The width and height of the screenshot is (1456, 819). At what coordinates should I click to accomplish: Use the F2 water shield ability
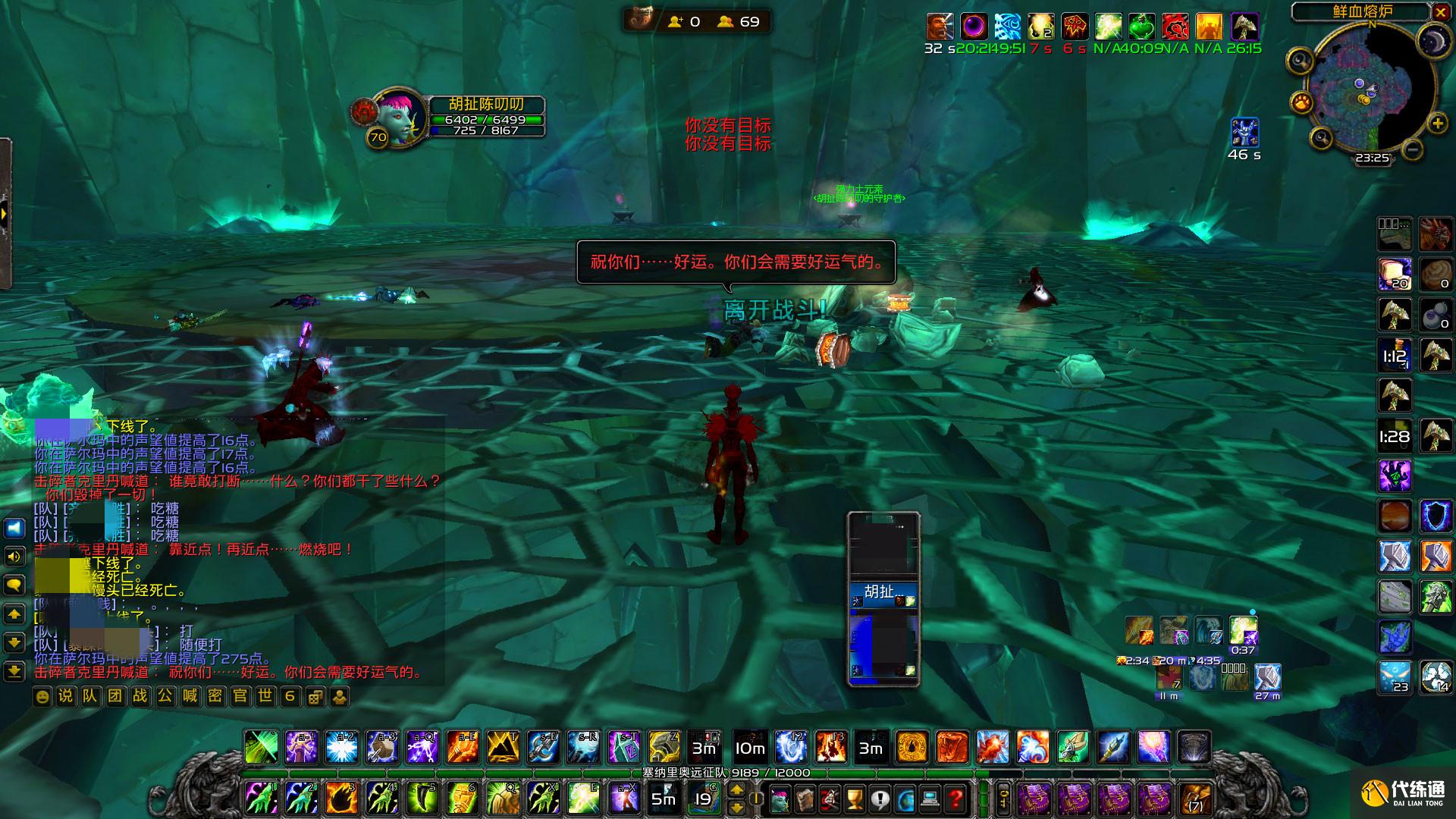click(790, 747)
